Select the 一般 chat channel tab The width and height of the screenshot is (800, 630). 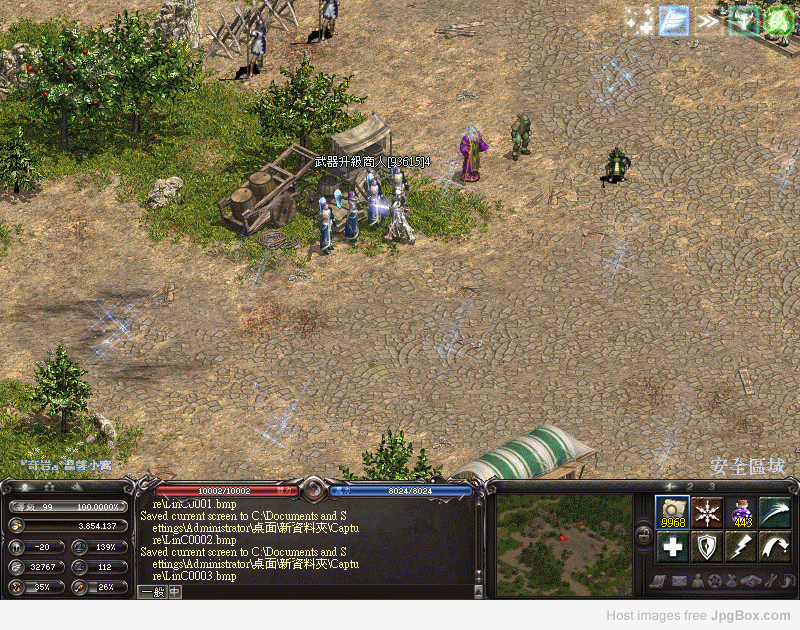click(151, 591)
